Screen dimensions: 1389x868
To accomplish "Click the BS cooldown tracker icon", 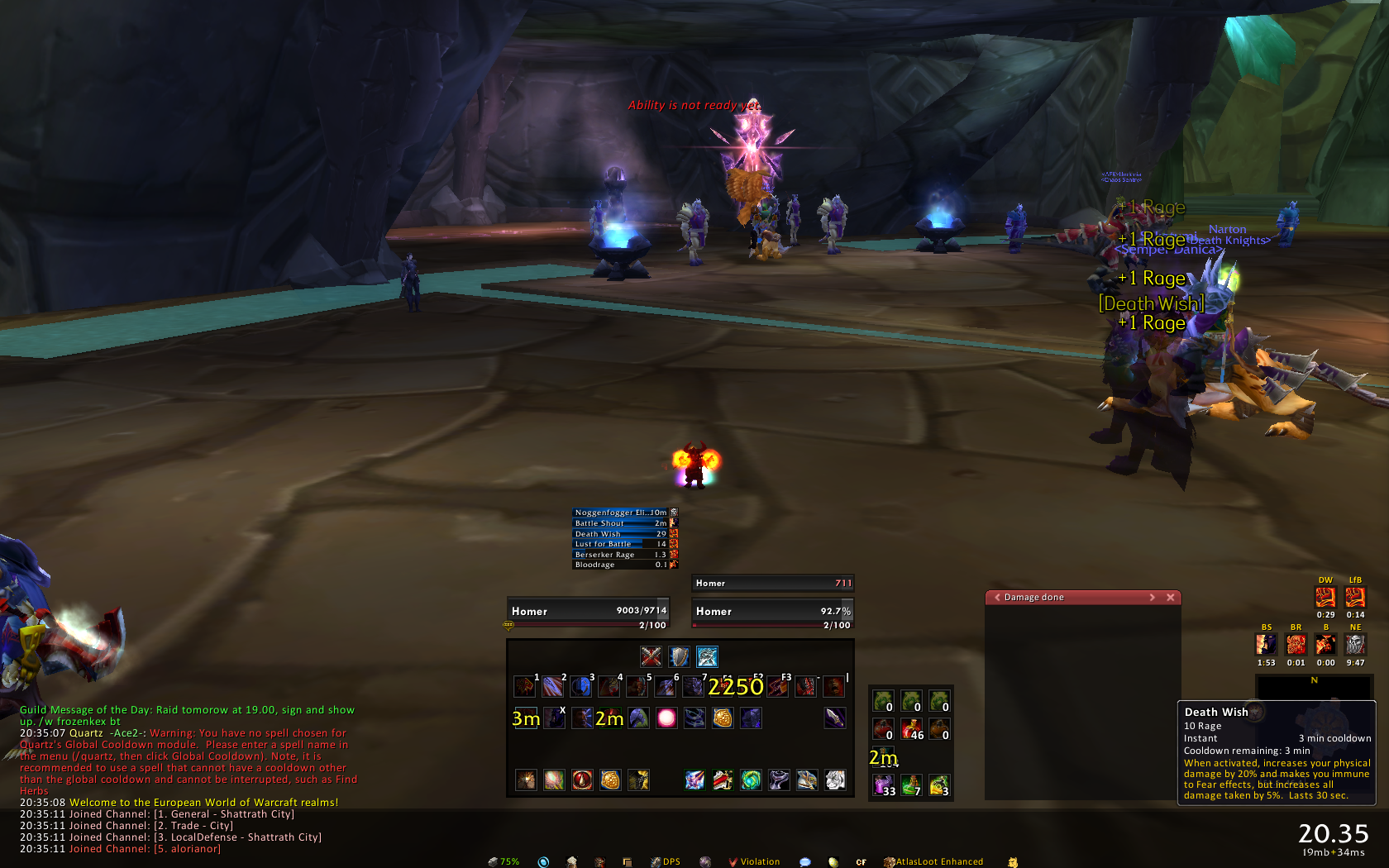I will pos(1266,644).
